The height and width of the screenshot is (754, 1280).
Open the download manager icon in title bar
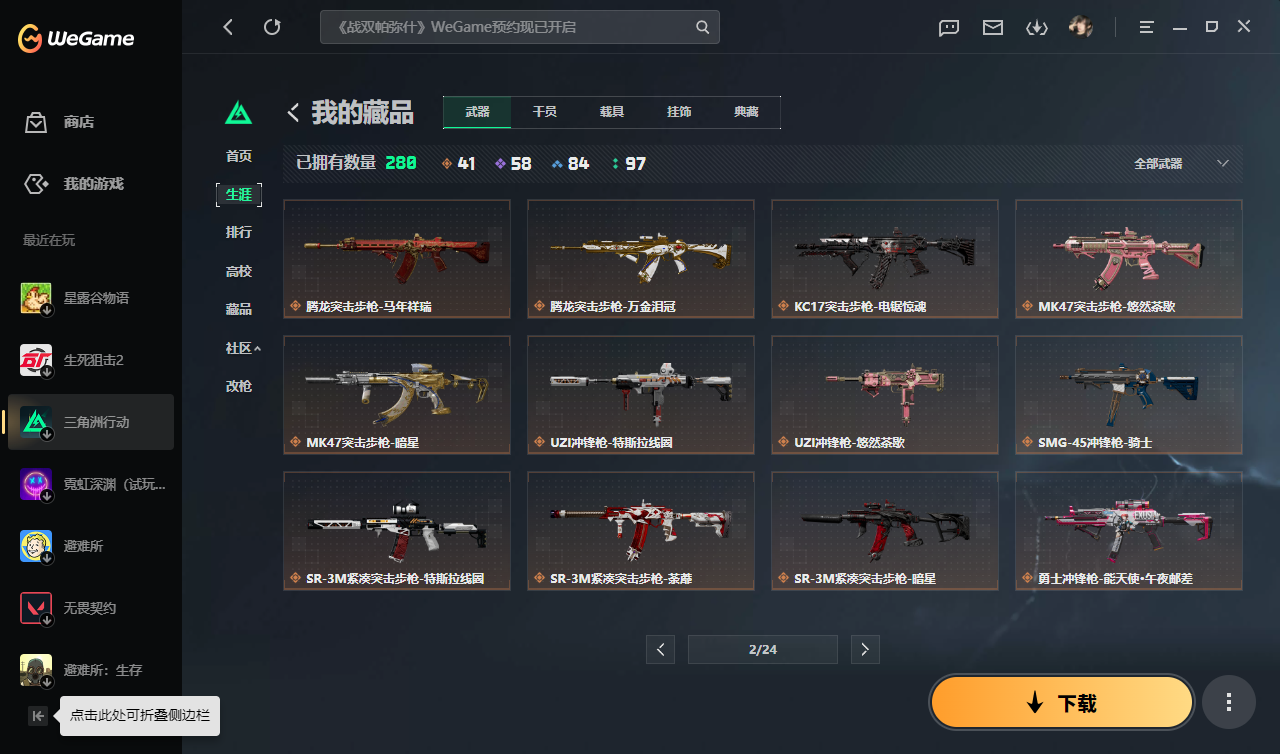point(1037,27)
